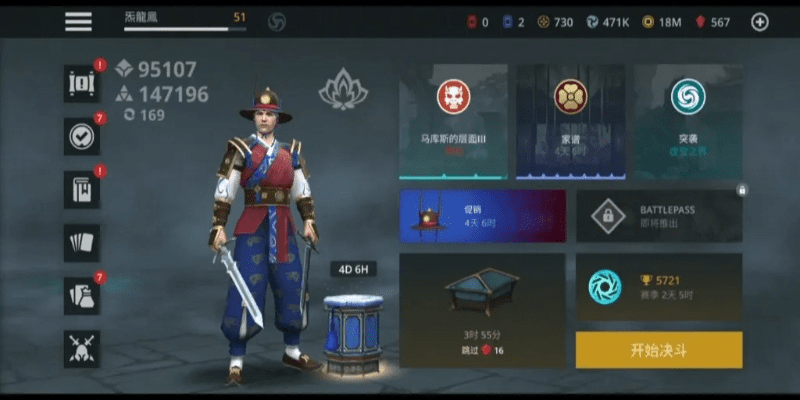Select the 突袭 raid tile
800x400 pixels.
[687, 122]
